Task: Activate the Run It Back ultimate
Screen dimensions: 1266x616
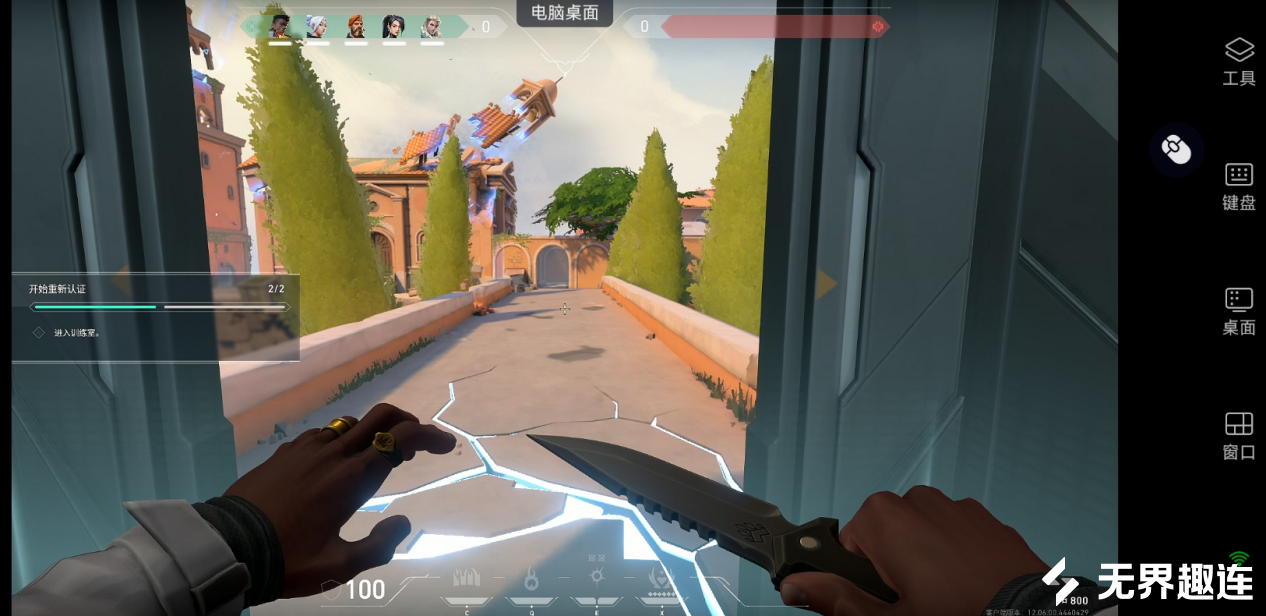Action: point(661,579)
